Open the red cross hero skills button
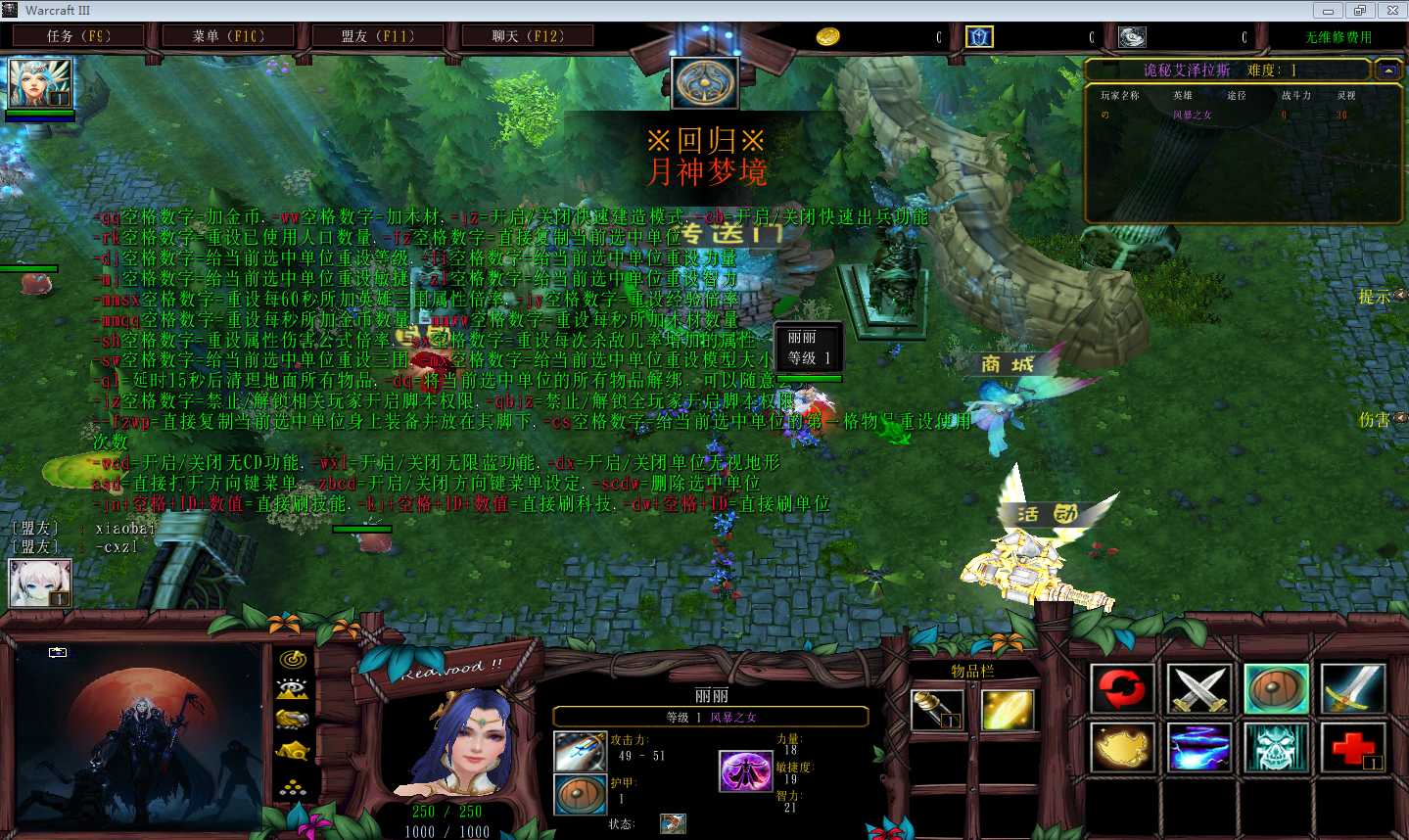Screen dimensions: 1409x840 click(x=1352, y=748)
